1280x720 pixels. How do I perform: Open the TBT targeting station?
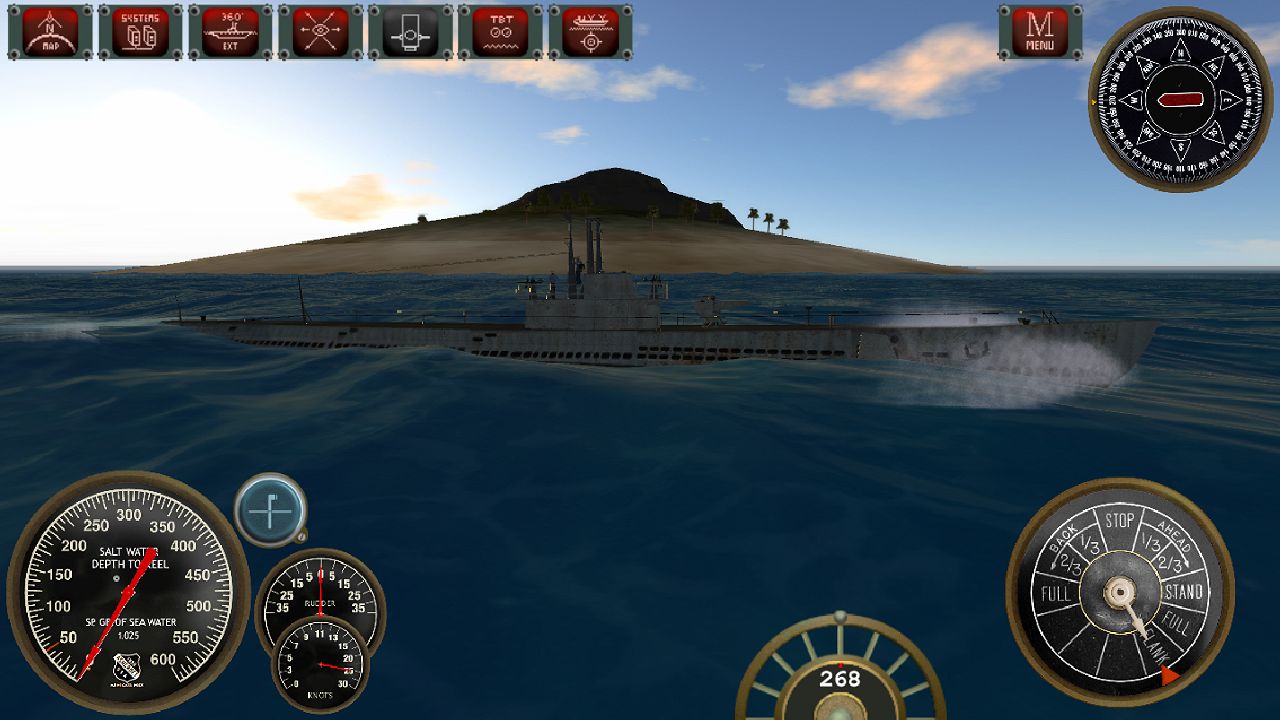tap(497, 32)
